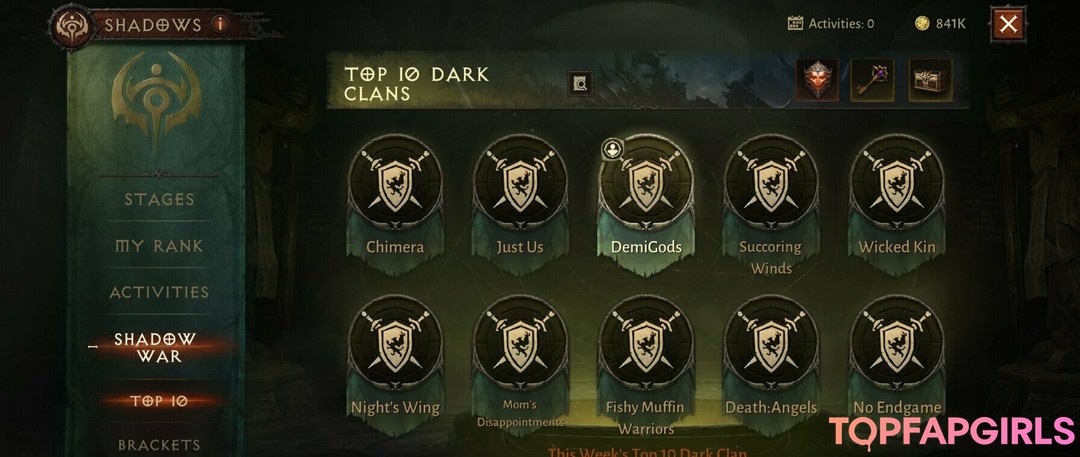Select the Succoring Winds clan

[x=770, y=185]
